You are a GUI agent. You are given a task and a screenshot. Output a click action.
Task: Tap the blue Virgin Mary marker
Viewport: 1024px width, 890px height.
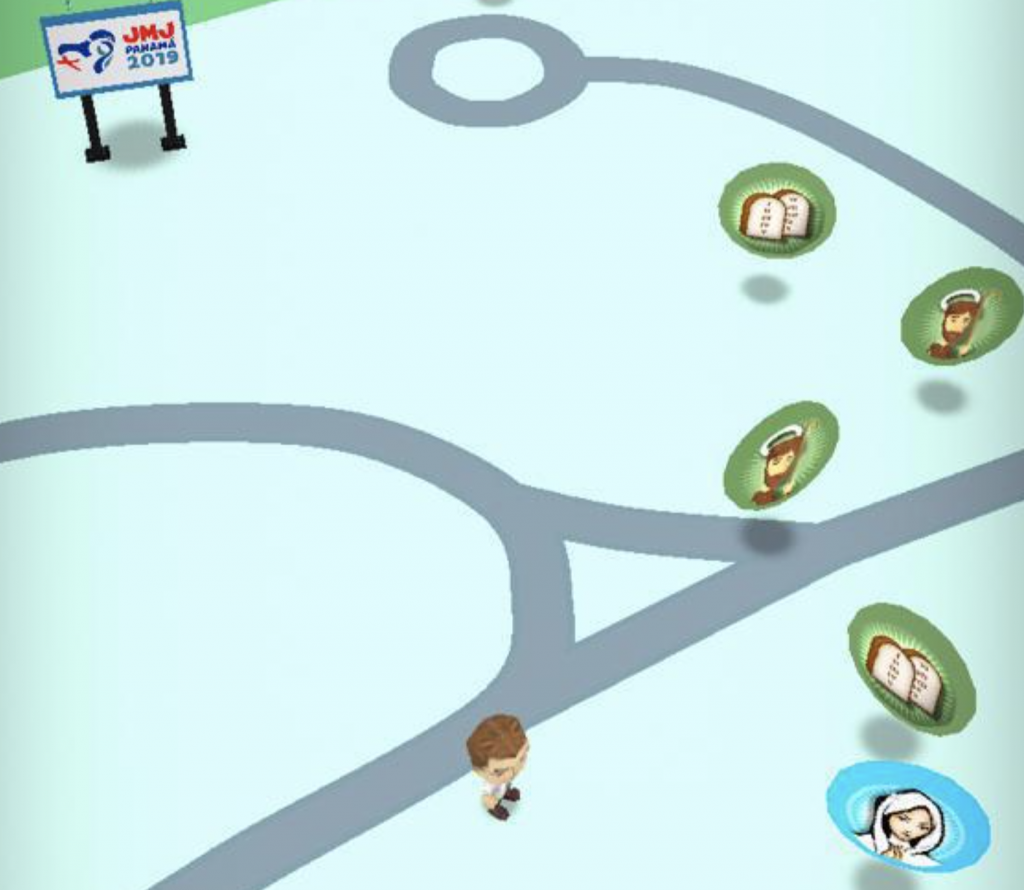[x=907, y=818]
